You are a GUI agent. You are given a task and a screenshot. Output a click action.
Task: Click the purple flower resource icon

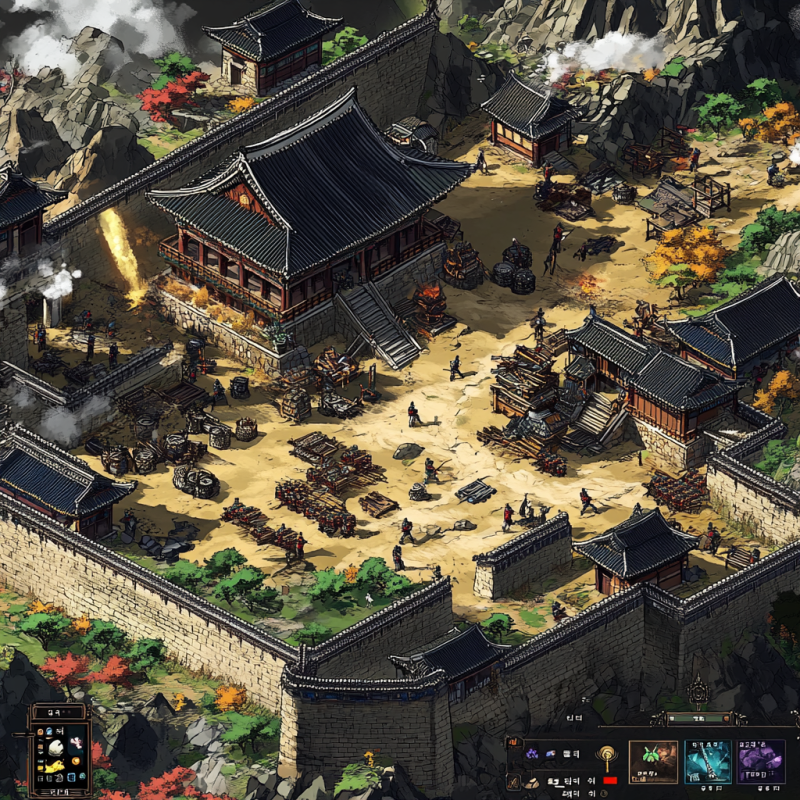tap(533, 753)
